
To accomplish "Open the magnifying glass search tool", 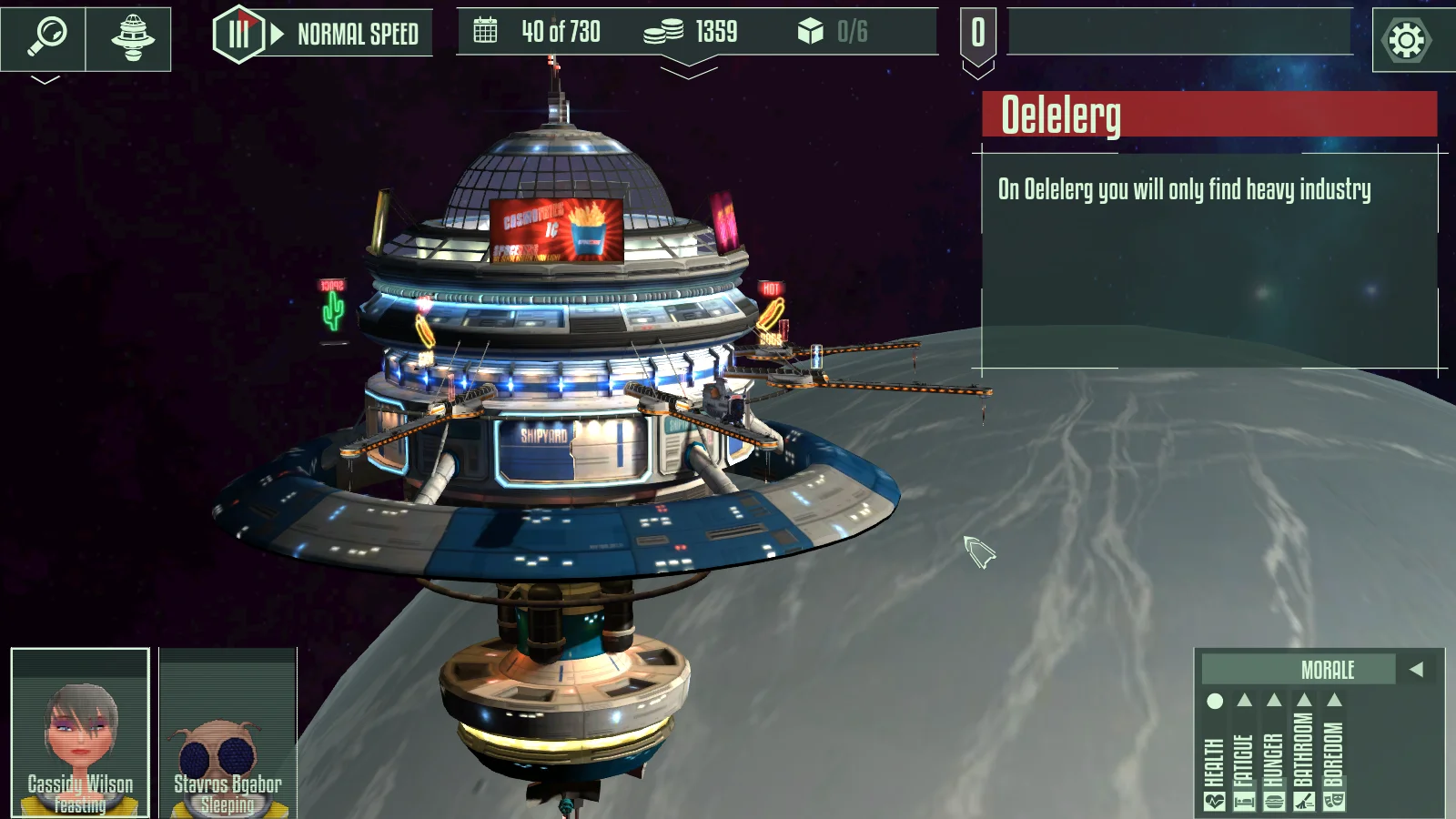I will coord(45,37).
